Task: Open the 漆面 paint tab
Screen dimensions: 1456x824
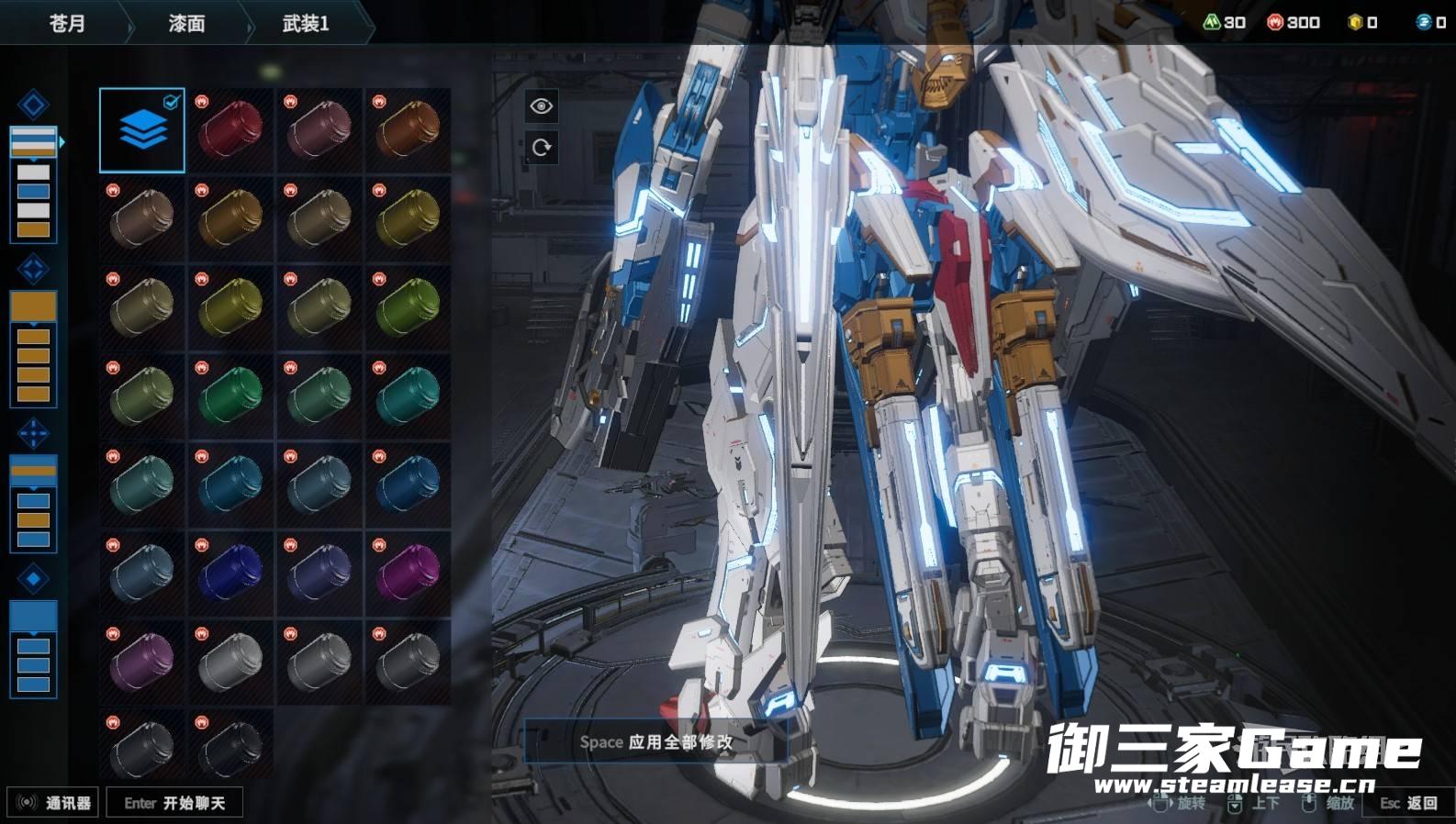Action: point(186,23)
